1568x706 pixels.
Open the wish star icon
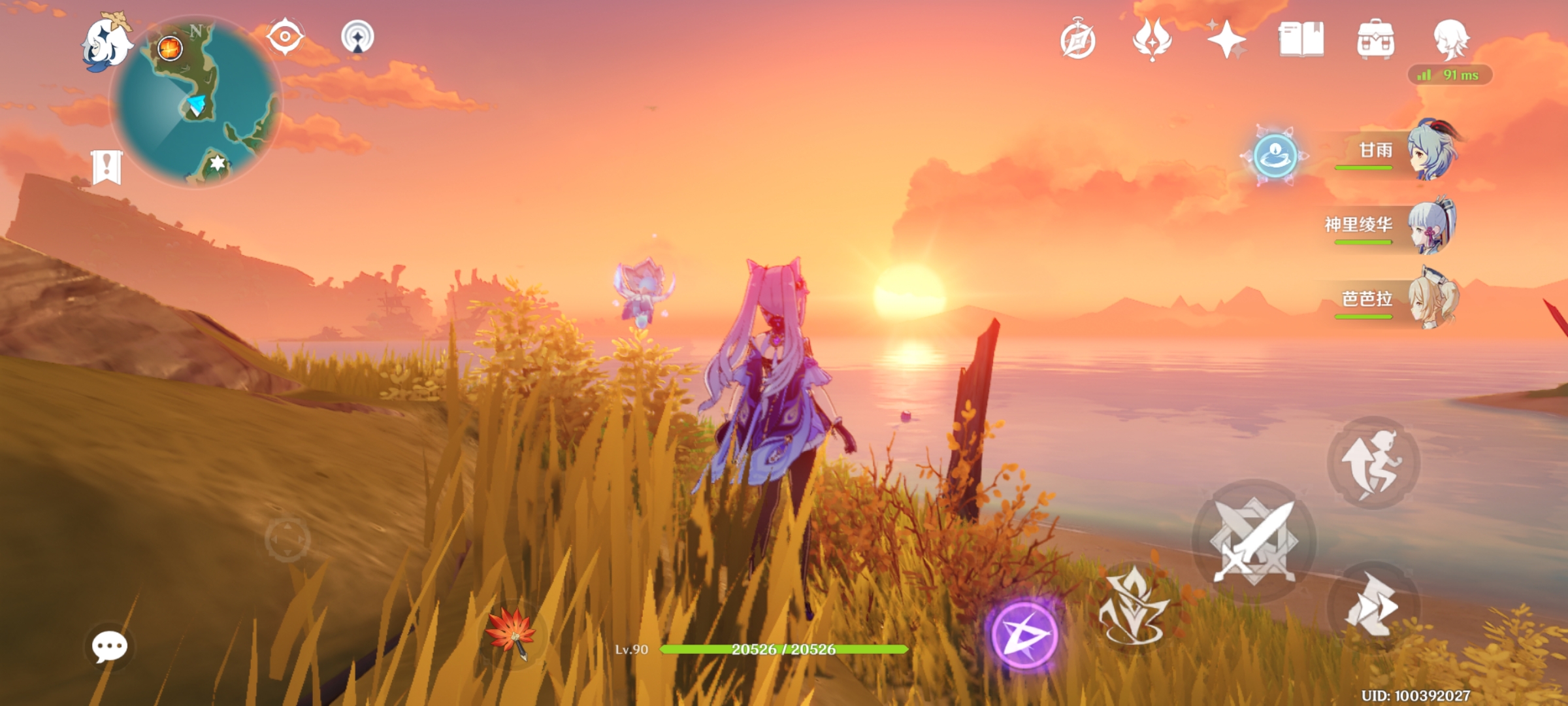click(1226, 39)
